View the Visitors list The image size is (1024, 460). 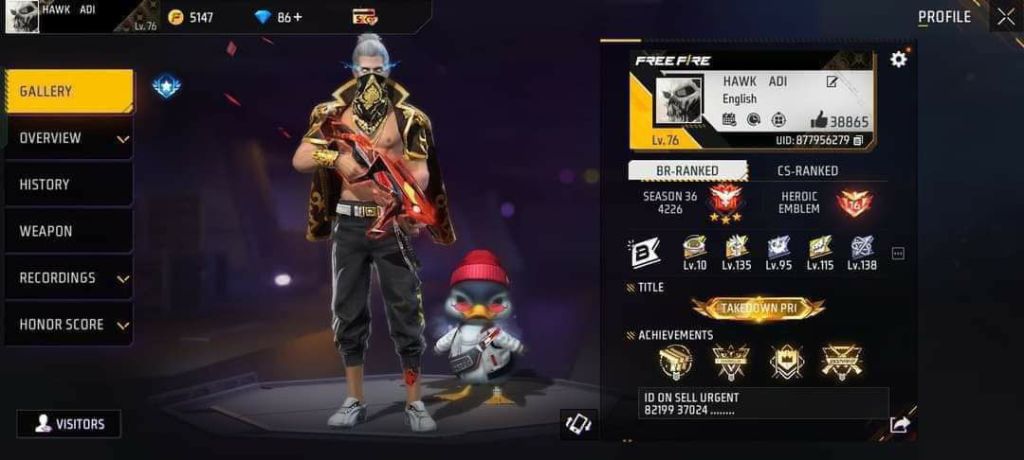[68, 423]
